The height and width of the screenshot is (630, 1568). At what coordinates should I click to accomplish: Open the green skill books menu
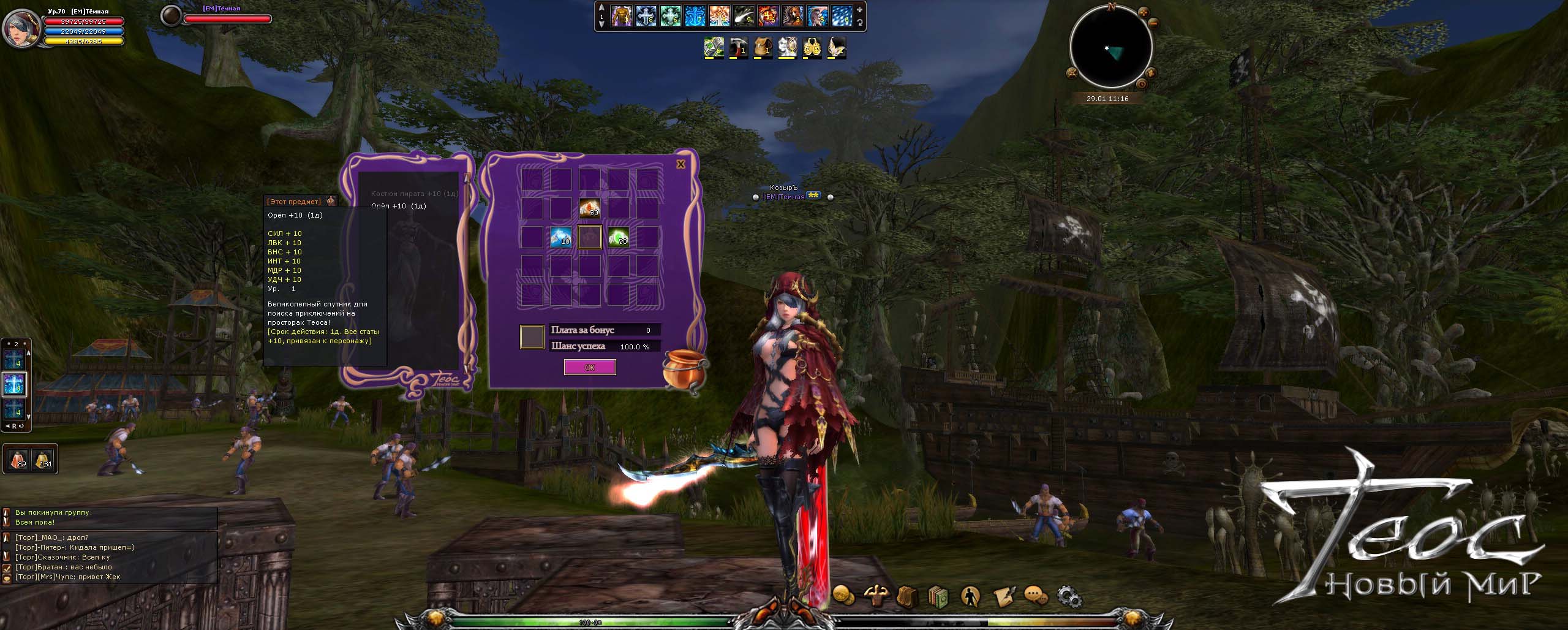(x=938, y=596)
